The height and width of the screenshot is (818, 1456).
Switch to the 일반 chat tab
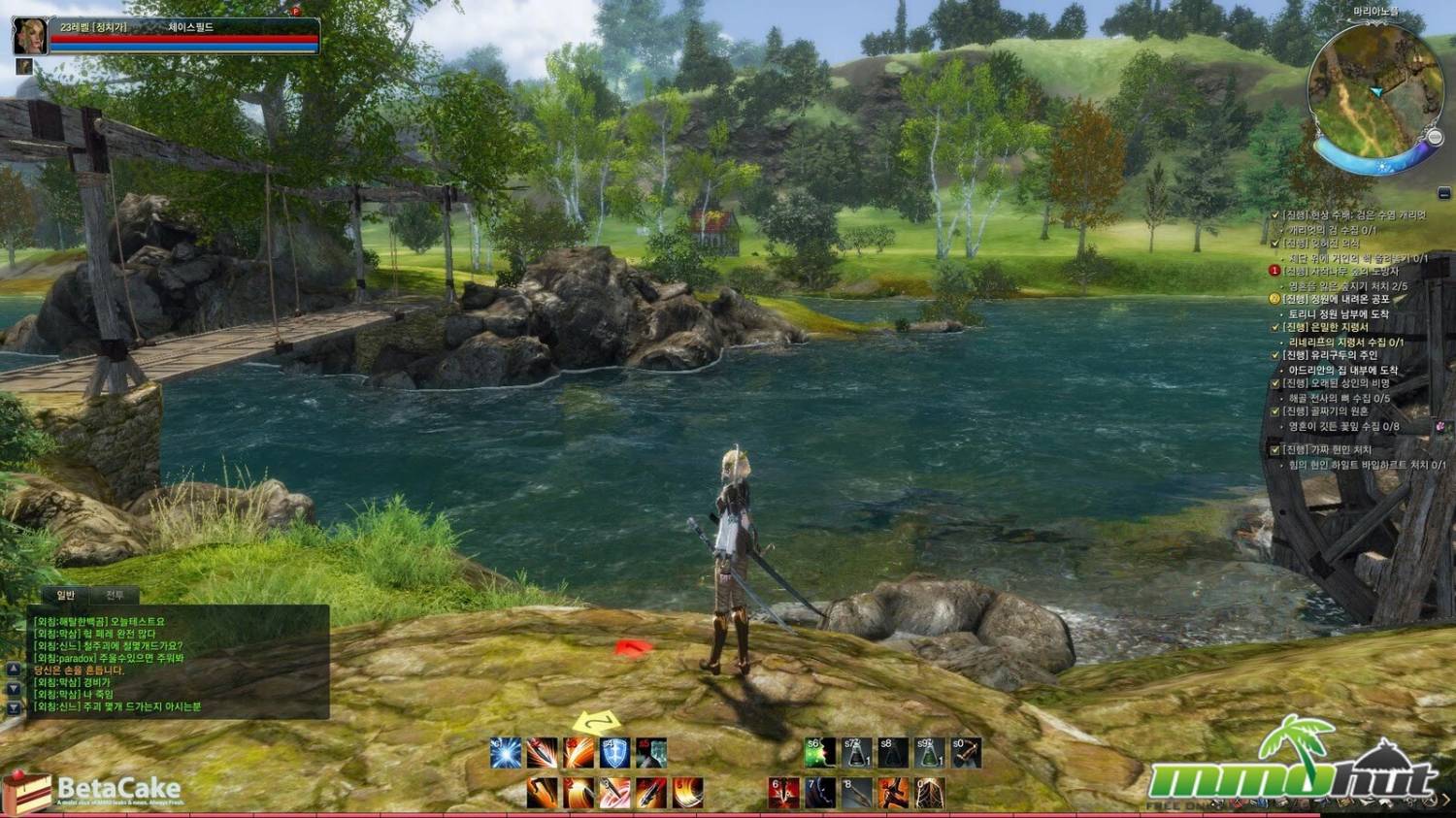(x=66, y=595)
